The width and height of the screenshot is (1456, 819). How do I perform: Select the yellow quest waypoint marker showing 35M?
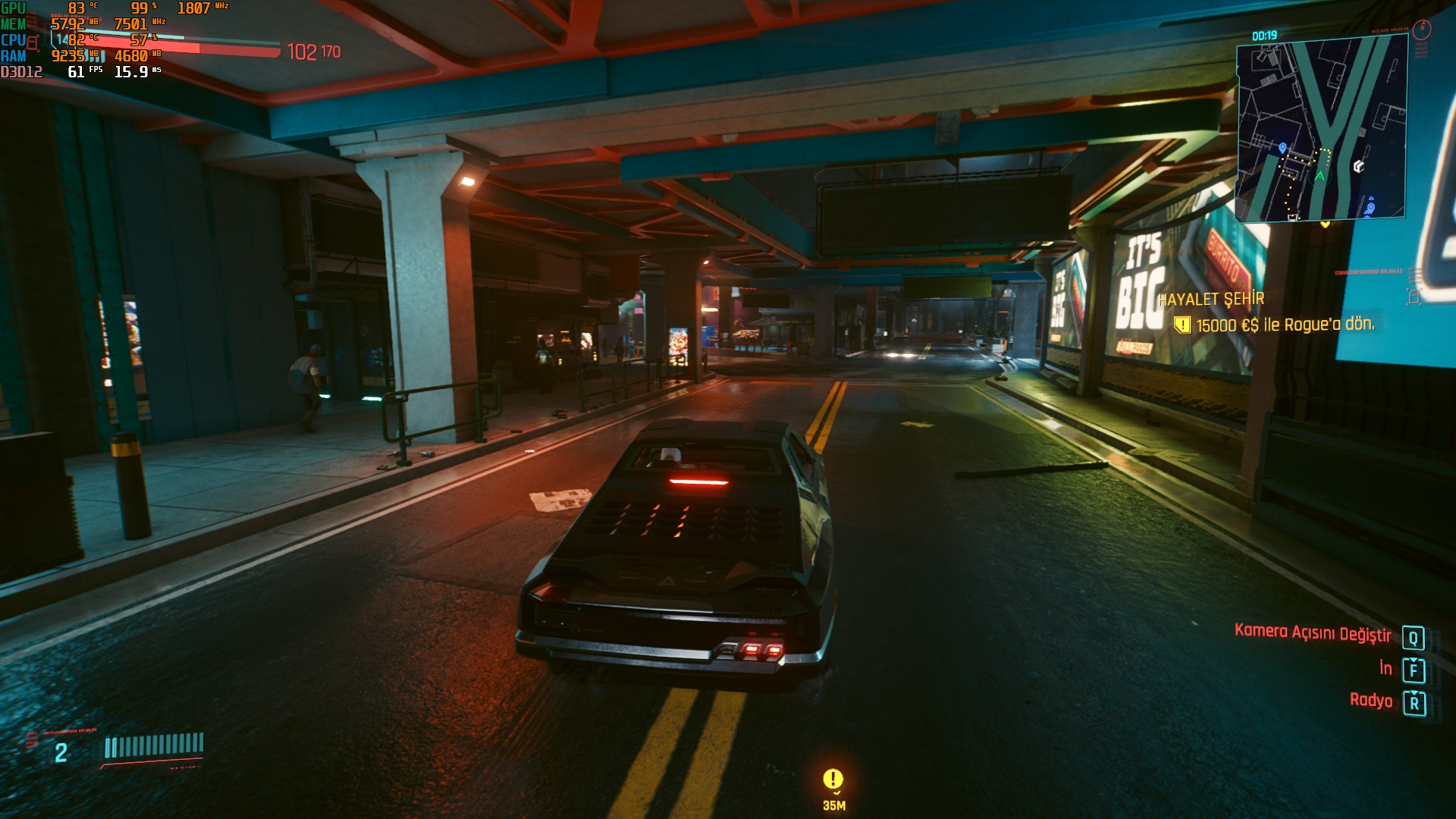833,780
